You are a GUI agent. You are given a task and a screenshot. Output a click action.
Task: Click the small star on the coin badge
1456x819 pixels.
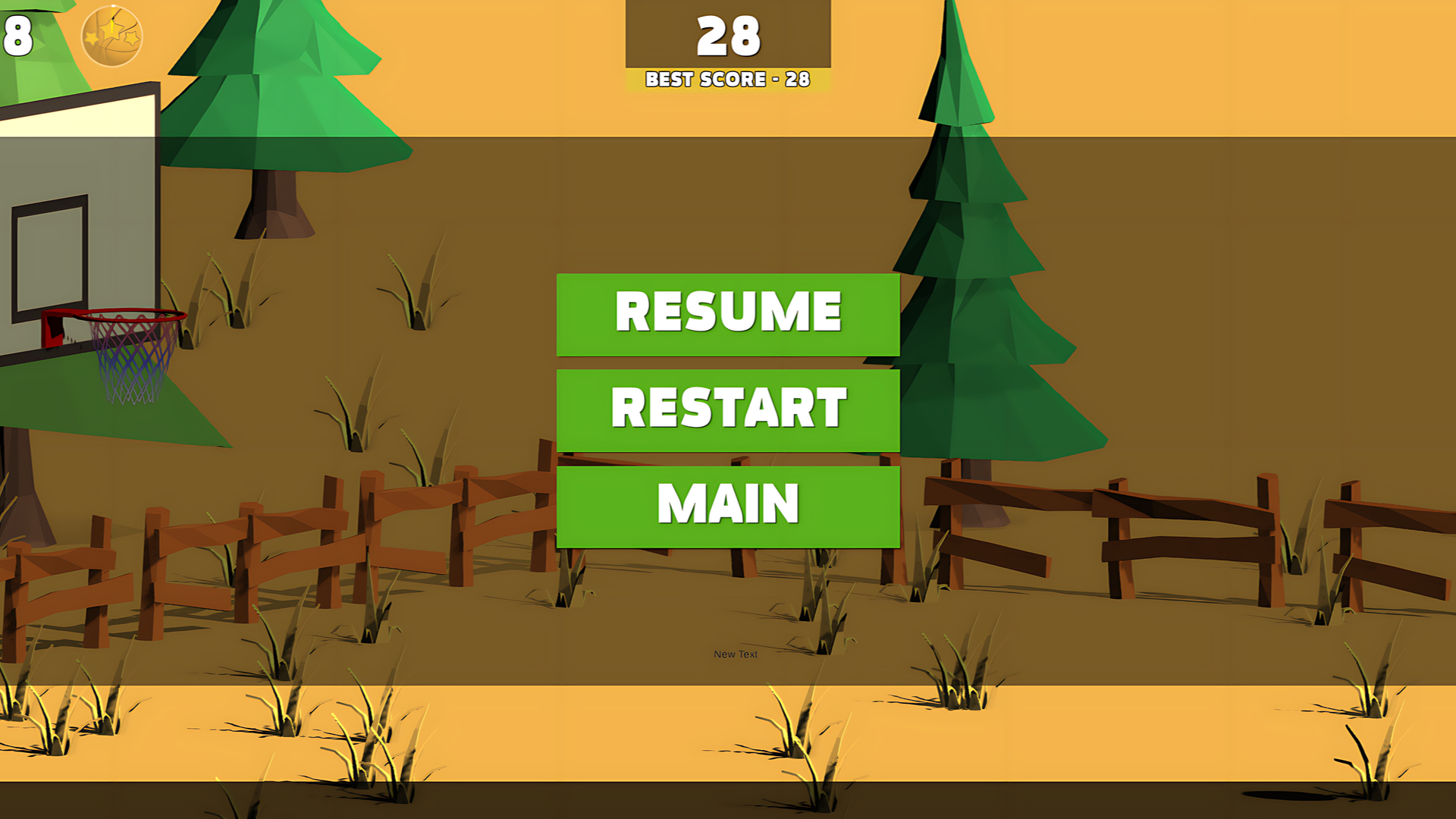tap(91, 39)
